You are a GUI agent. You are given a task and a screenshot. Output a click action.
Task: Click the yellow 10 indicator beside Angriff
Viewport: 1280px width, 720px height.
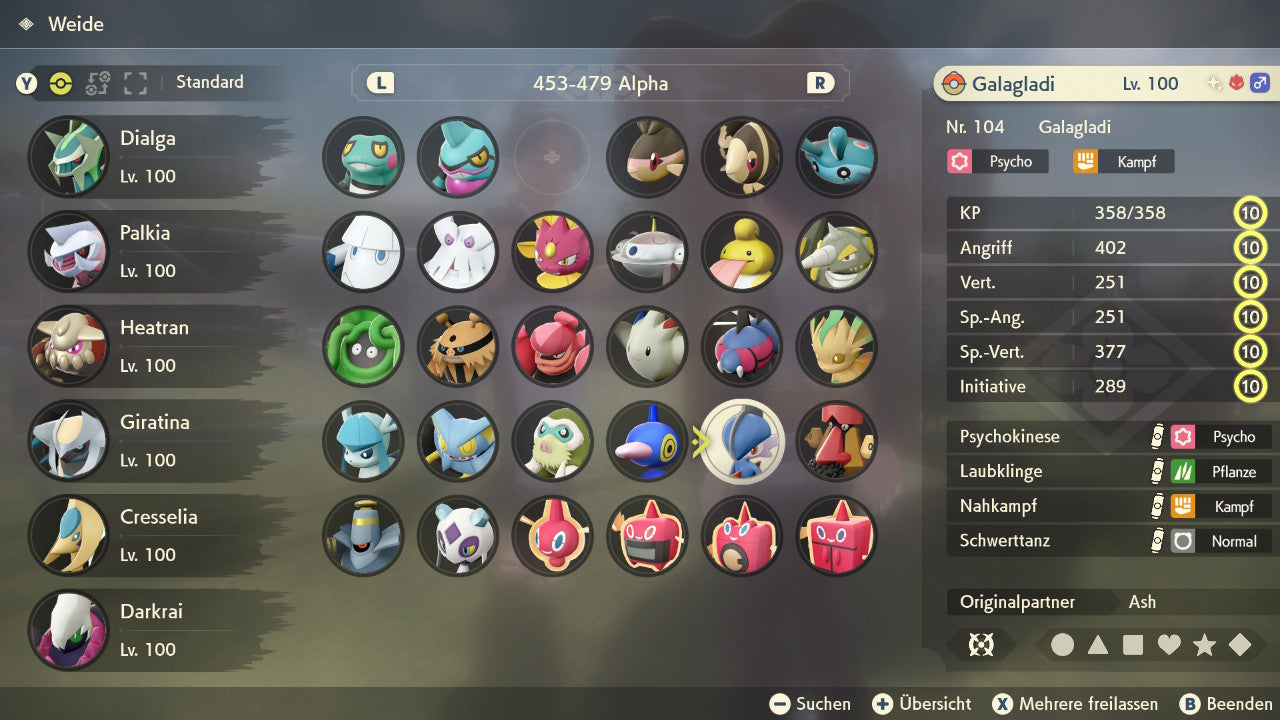1251,247
